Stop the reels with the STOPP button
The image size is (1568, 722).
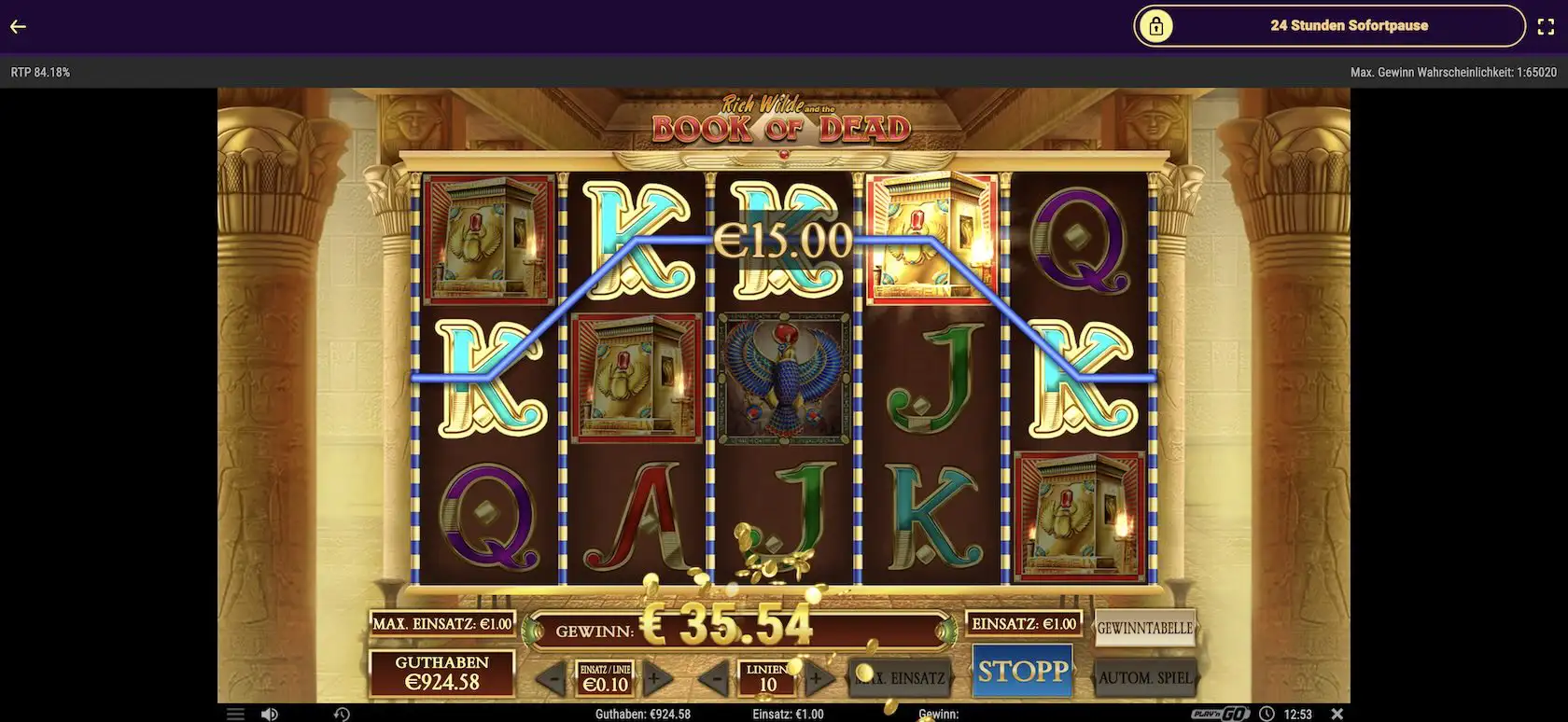(x=1022, y=671)
